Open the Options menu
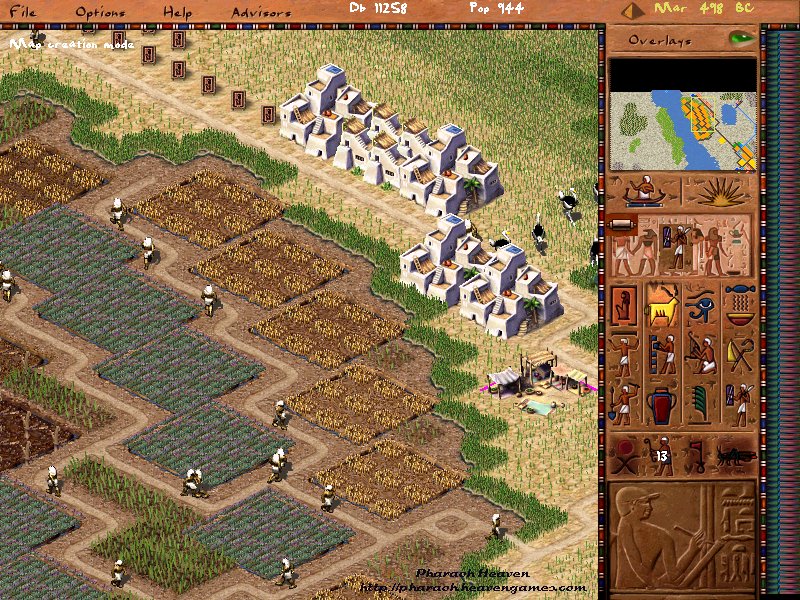800x600 pixels. (x=101, y=13)
